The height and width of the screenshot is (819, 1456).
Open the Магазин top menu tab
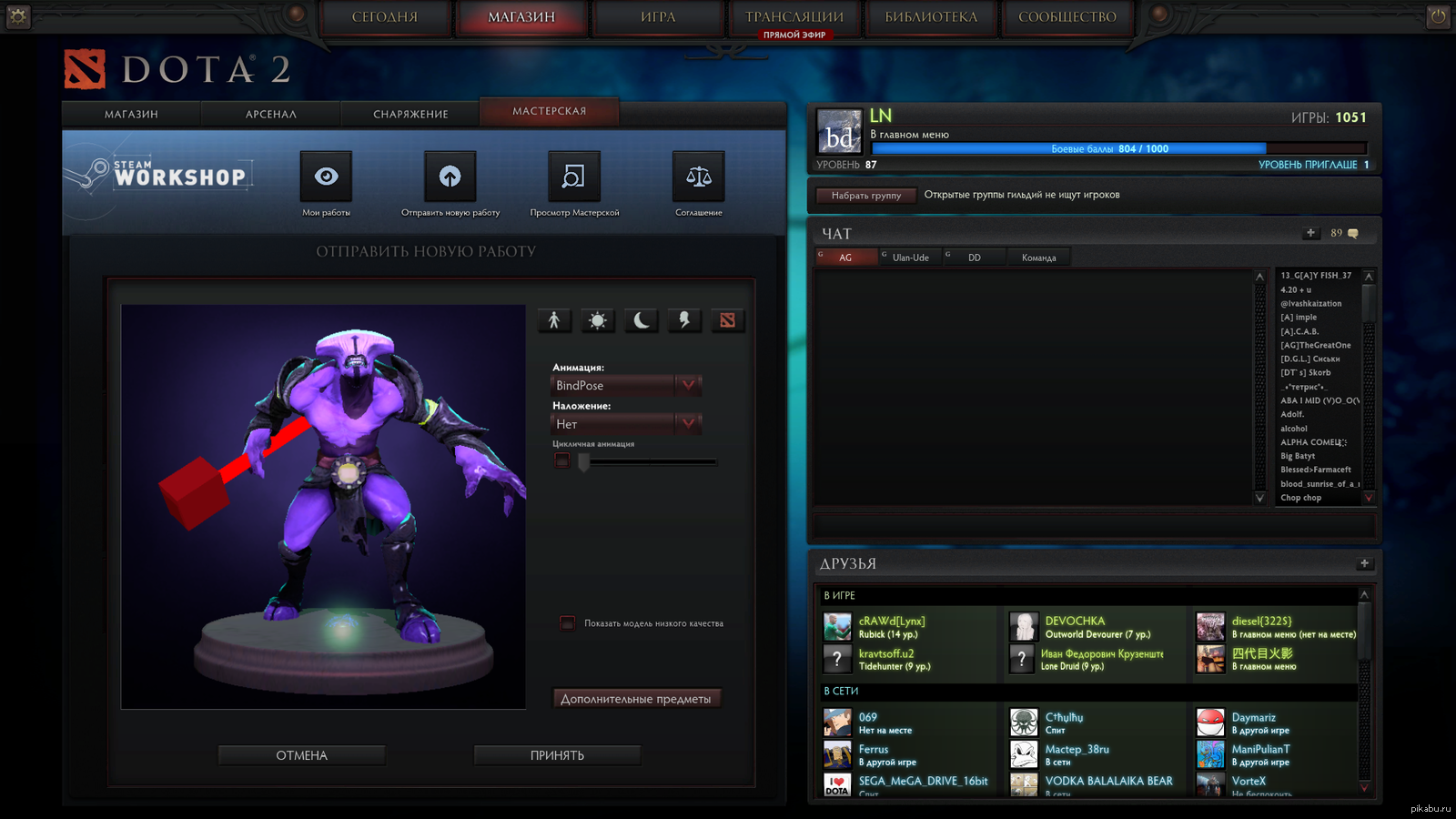pos(521,17)
